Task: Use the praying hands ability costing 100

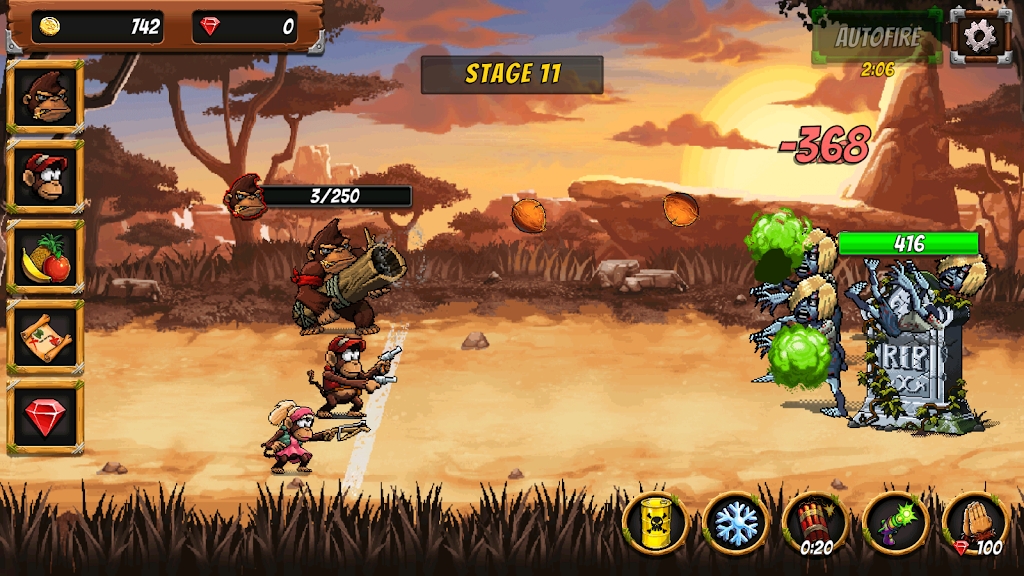Action: pyautogui.click(x=975, y=522)
